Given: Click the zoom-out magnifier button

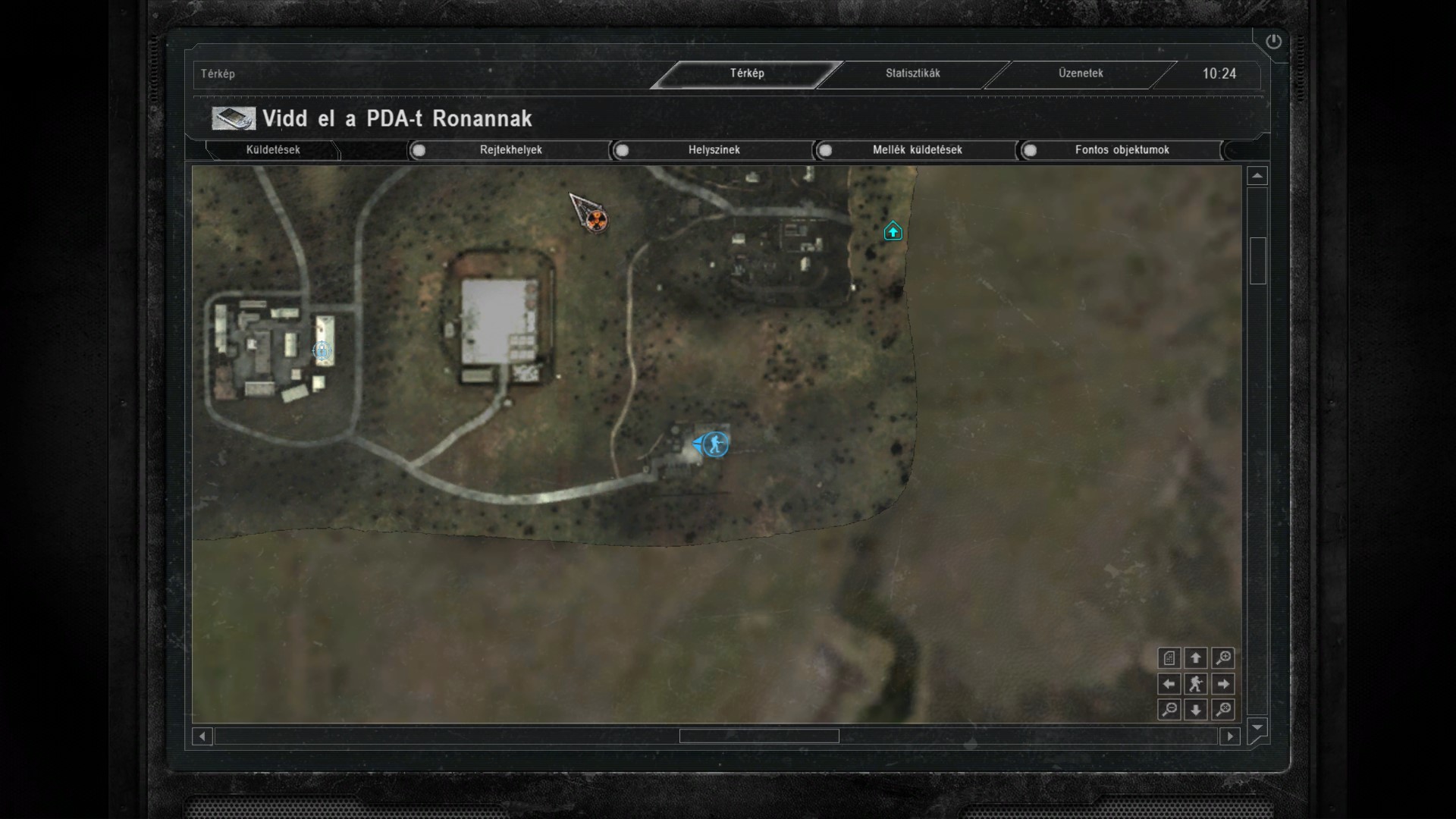Looking at the screenshot, I should 1169,710.
